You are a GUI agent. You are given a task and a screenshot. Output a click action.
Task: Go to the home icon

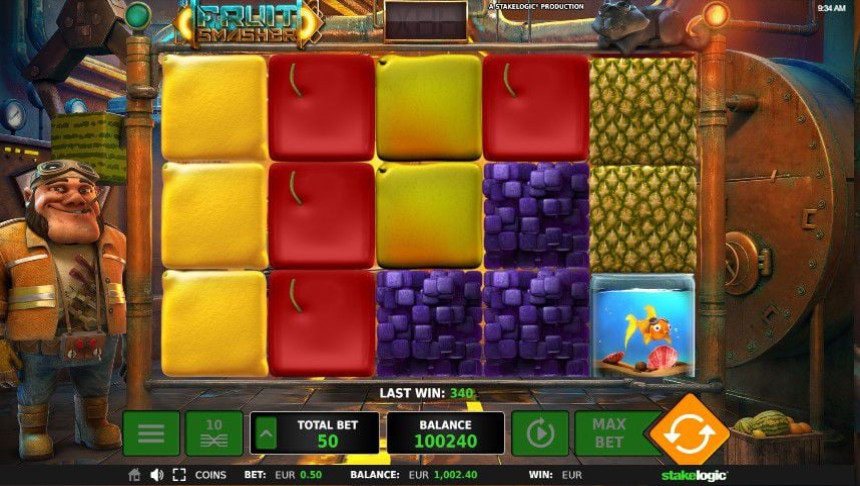[134, 475]
